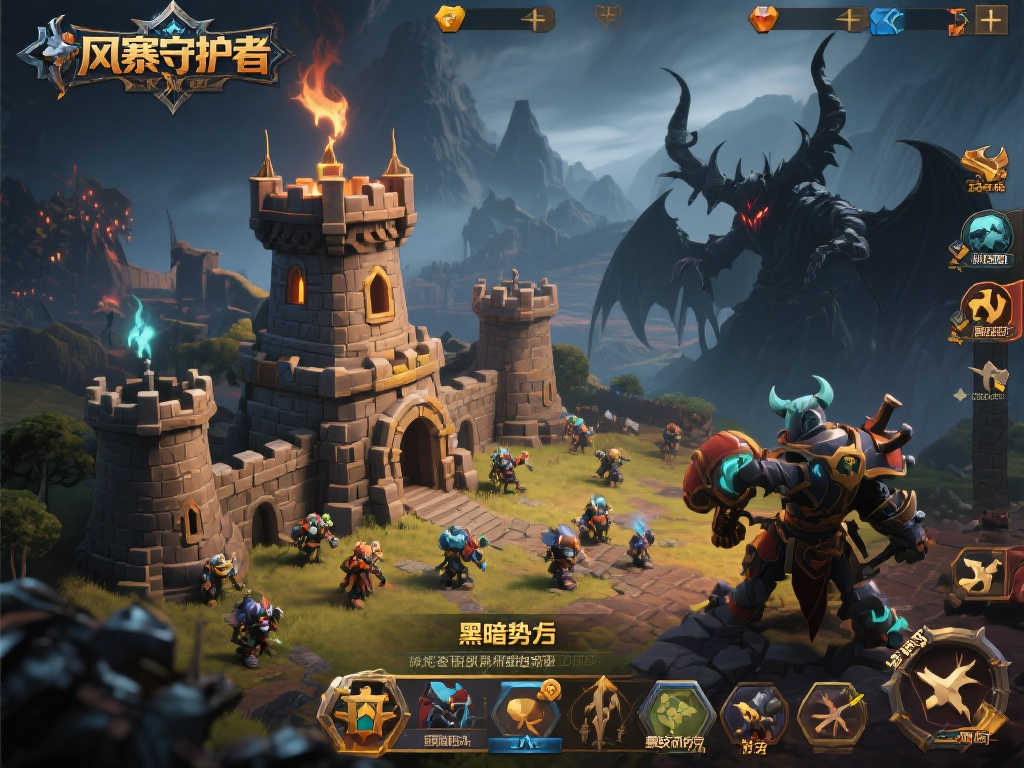1024x768 pixels.
Task: Open the stone axe icon menu
Action: pos(988,380)
